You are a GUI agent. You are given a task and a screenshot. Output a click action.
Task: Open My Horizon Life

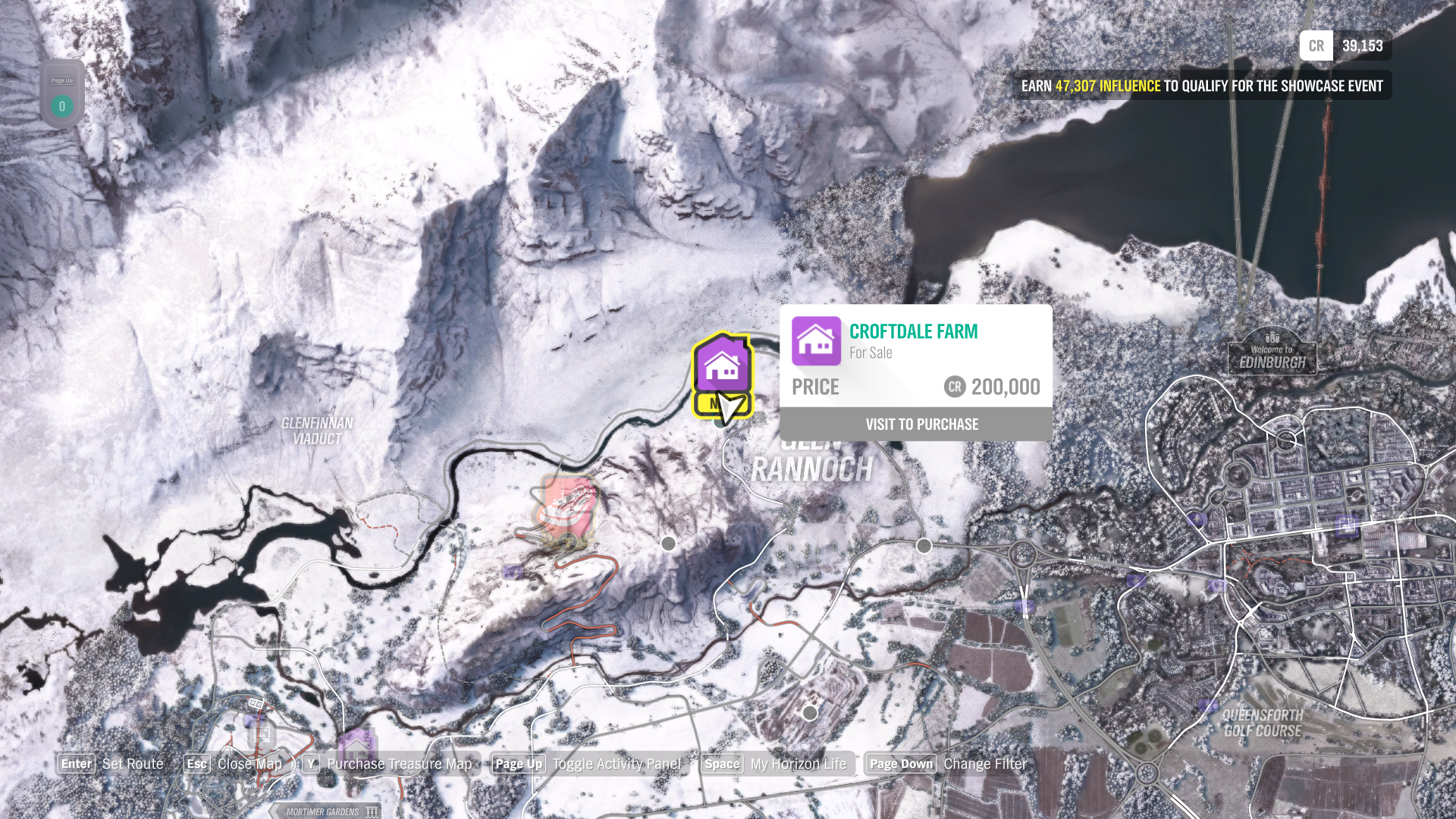798,764
